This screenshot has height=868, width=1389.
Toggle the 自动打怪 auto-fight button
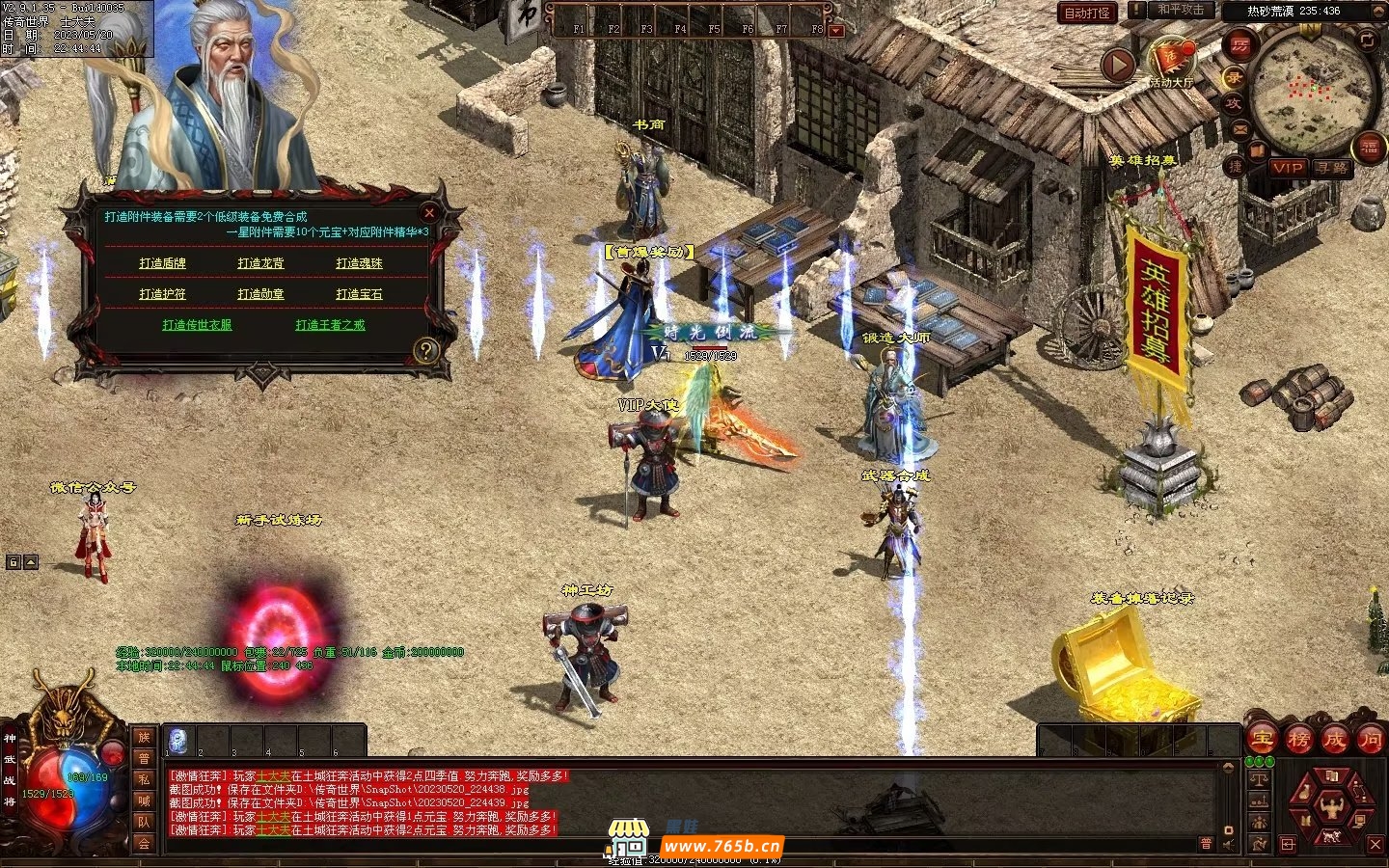point(1087,13)
